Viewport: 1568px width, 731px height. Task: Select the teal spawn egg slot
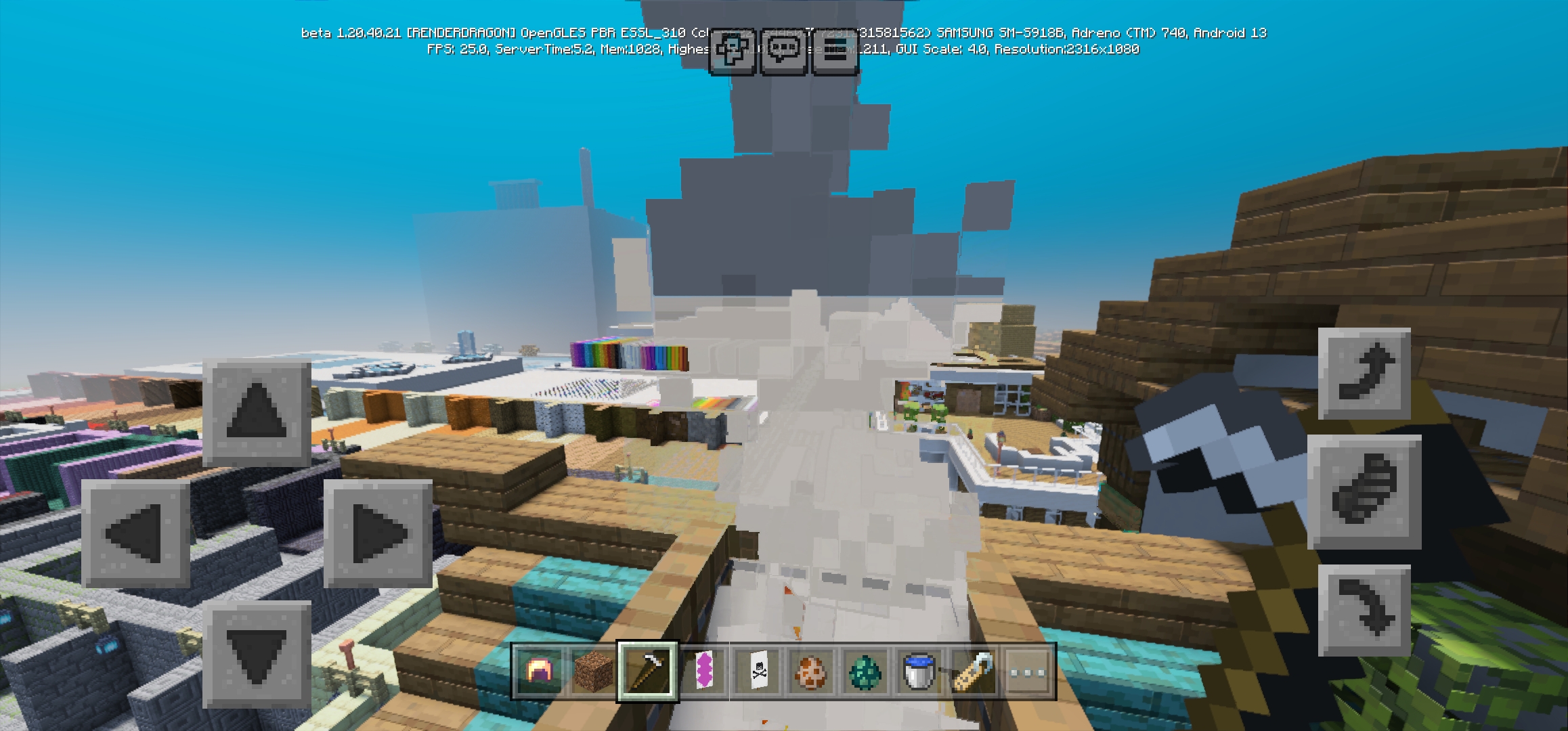coord(865,671)
